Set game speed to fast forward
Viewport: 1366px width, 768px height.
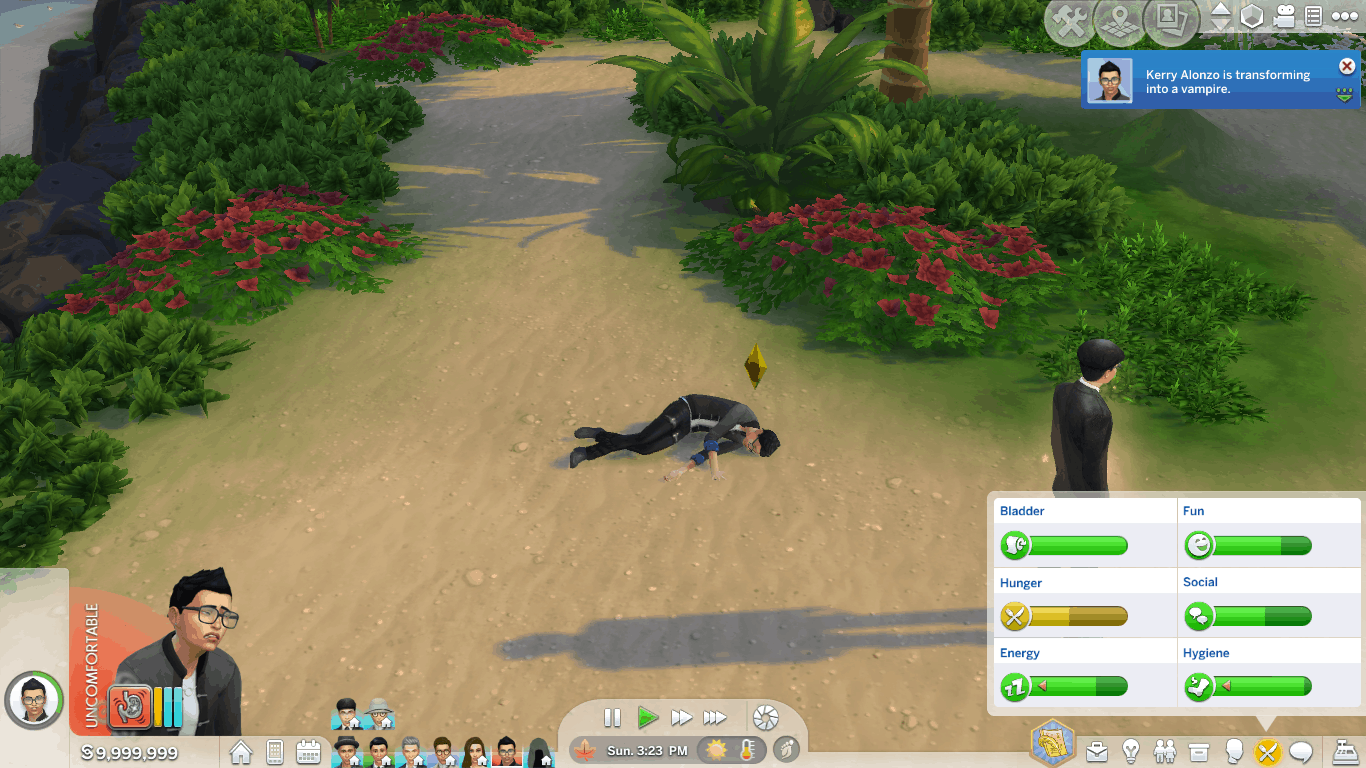pos(681,717)
